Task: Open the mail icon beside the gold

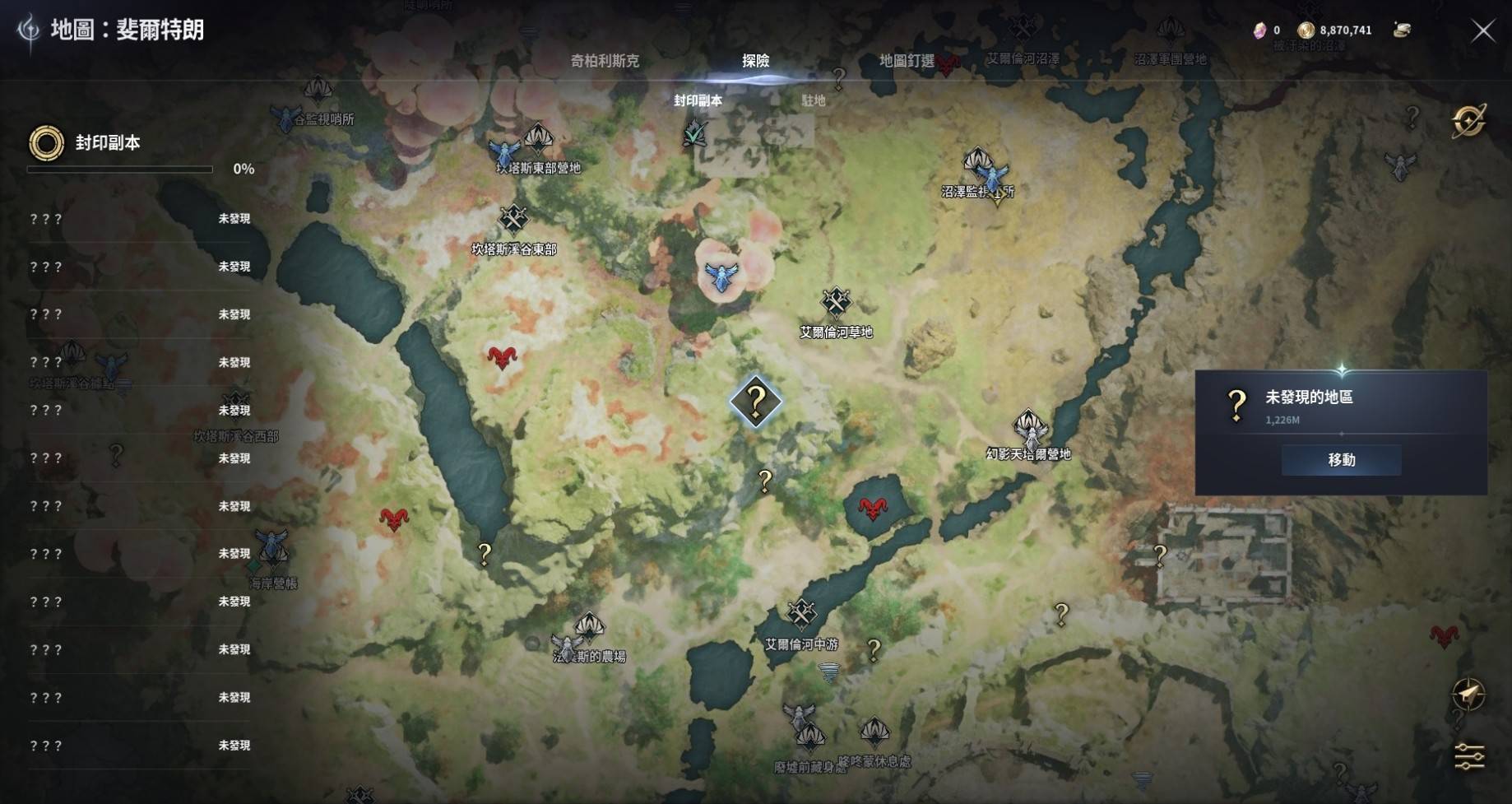Action: tap(1402, 30)
